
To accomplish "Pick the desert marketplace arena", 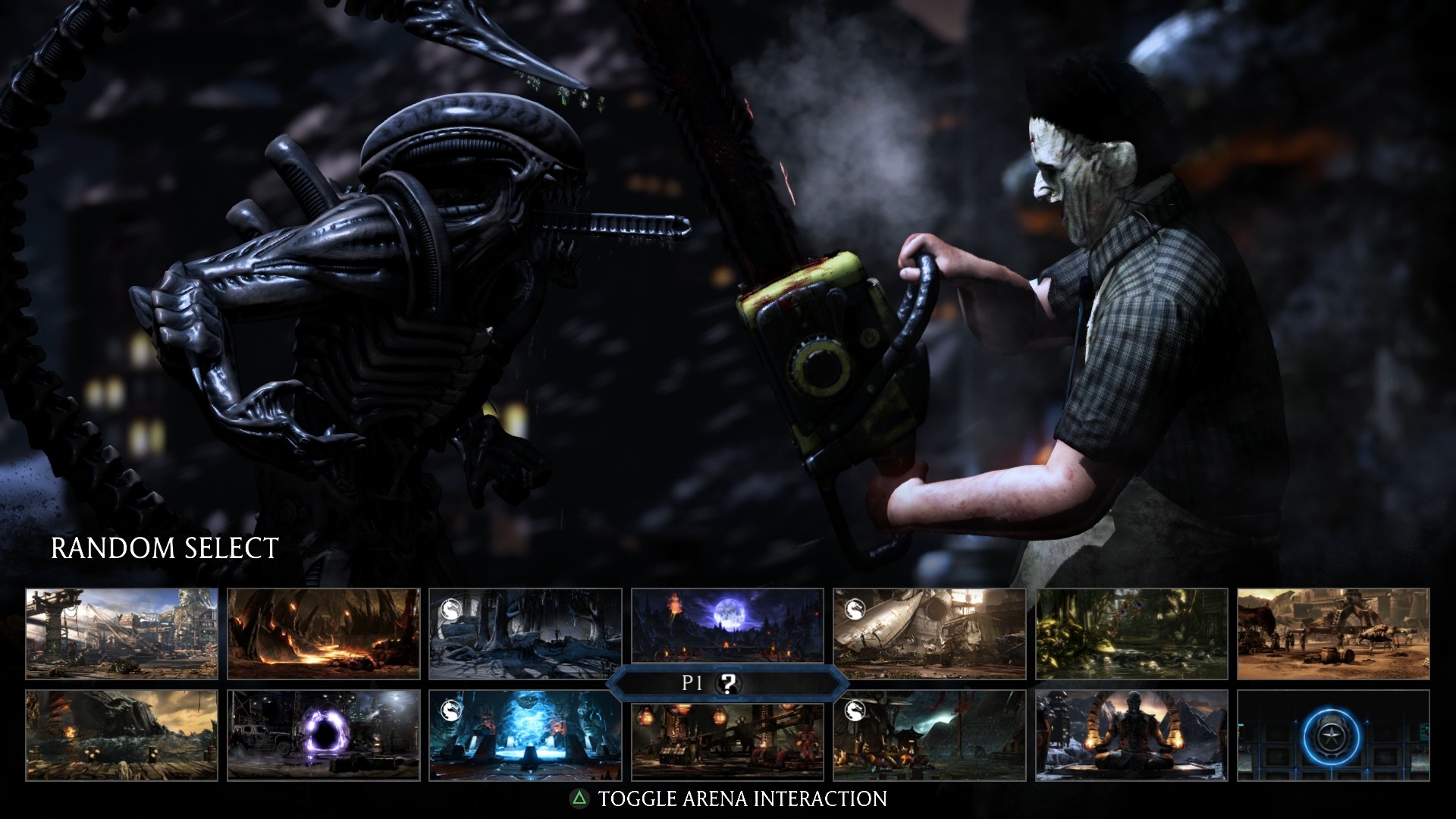I will point(1333,633).
